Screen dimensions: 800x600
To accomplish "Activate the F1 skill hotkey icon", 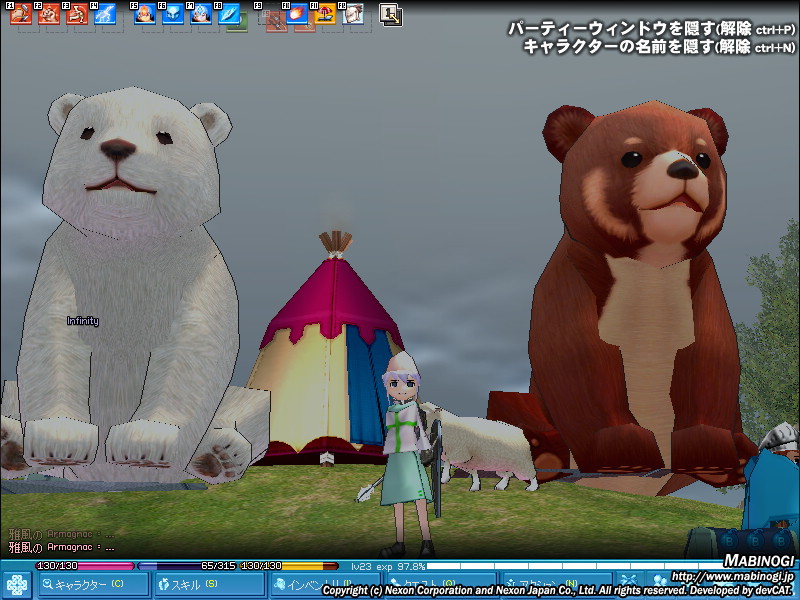I will click(21, 14).
